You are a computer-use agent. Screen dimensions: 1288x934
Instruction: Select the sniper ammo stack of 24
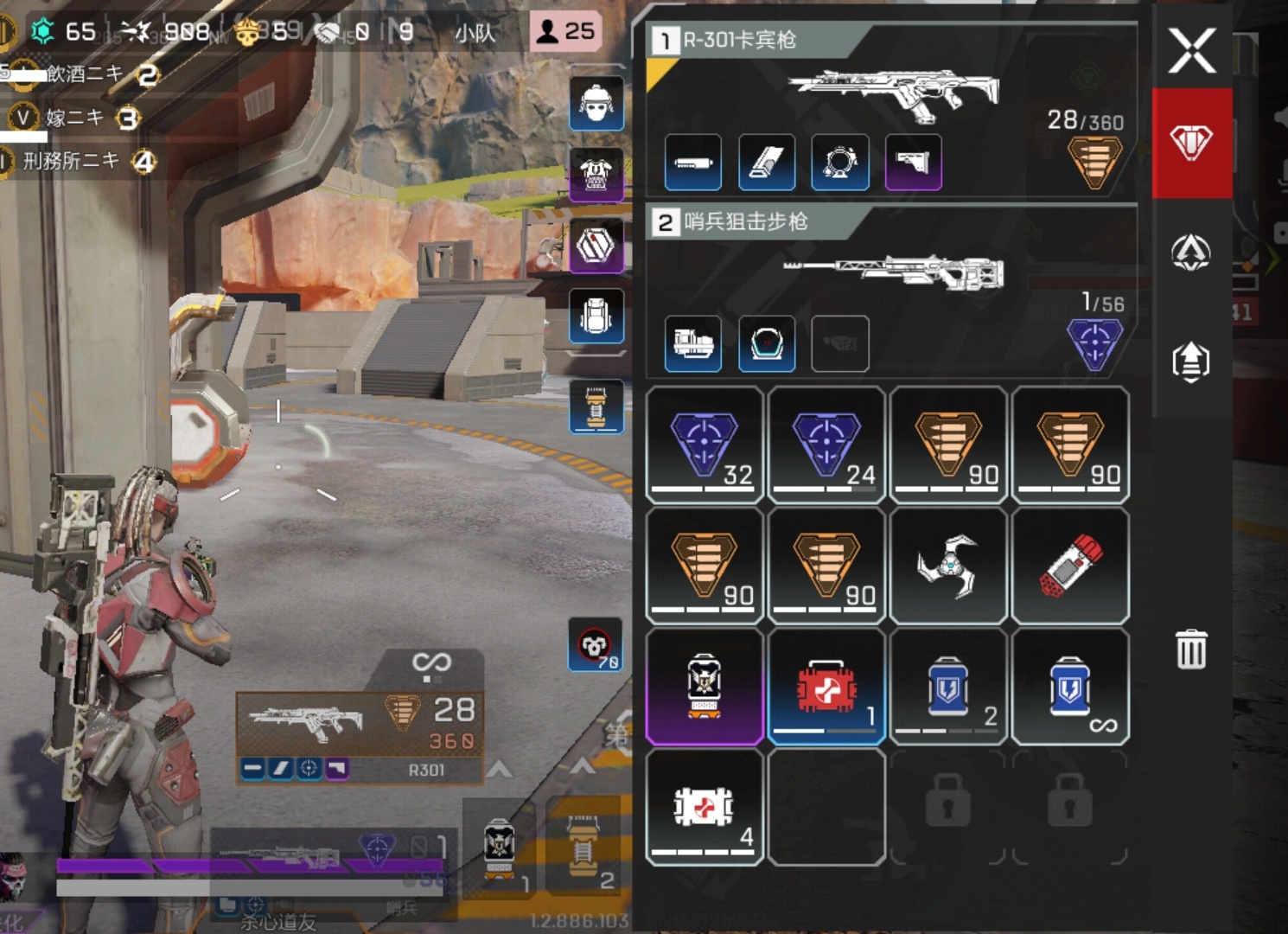(826, 445)
